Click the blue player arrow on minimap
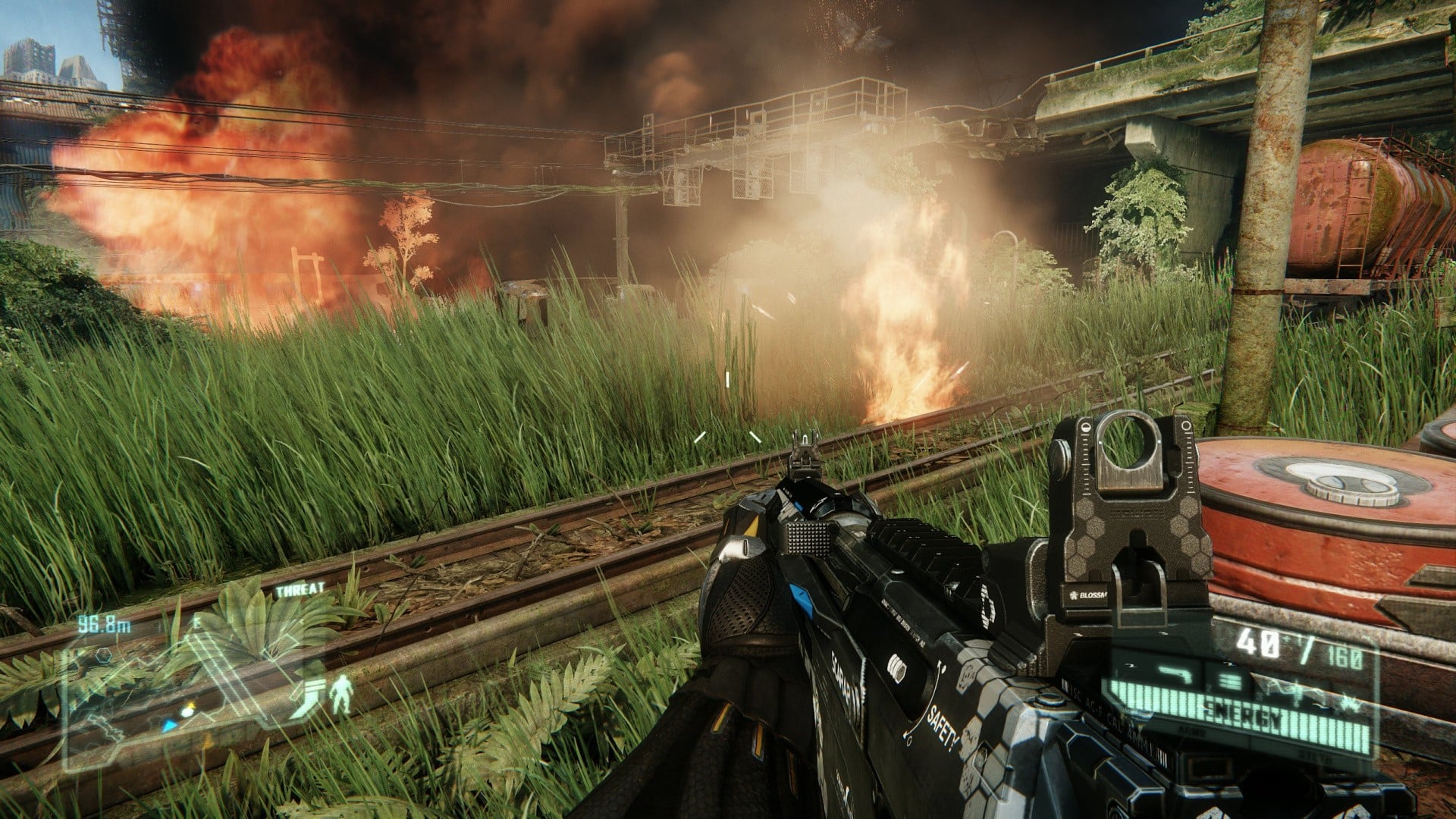The height and width of the screenshot is (819, 1456). pos(171,725)
